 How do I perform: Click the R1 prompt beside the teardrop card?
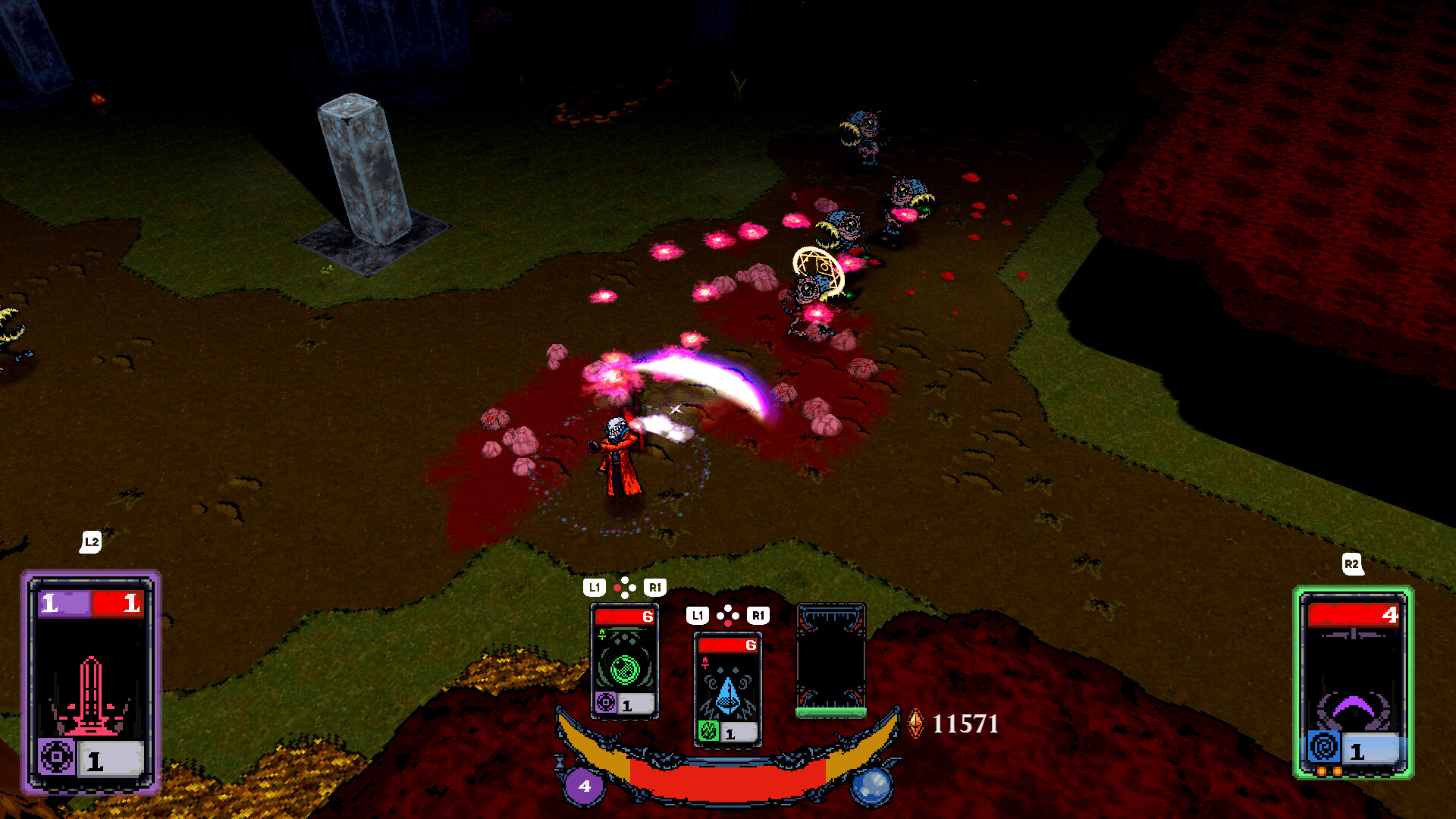(758, 616)
